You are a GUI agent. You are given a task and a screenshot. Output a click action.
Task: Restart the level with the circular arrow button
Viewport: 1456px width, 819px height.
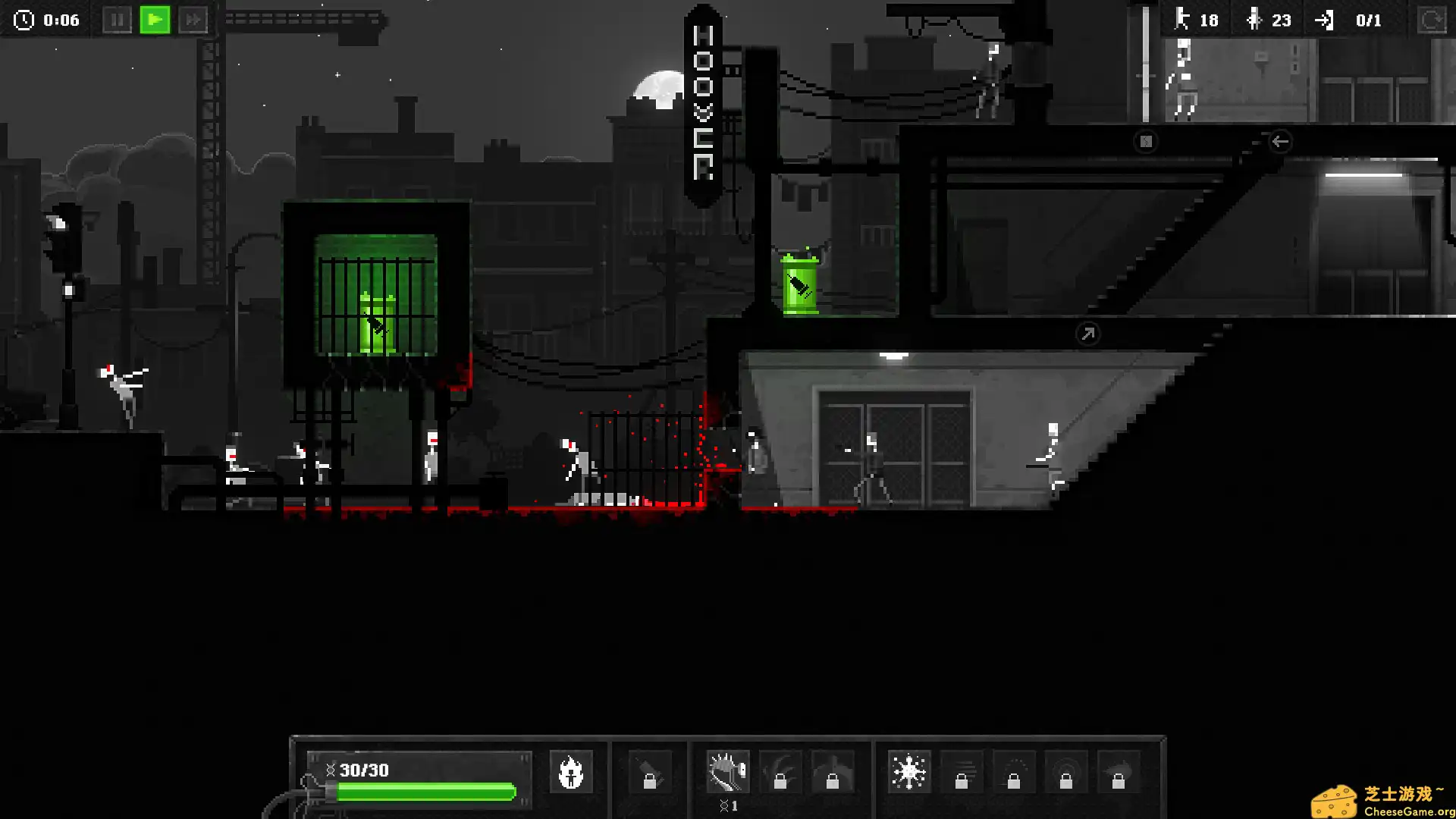coord(1431,20)
